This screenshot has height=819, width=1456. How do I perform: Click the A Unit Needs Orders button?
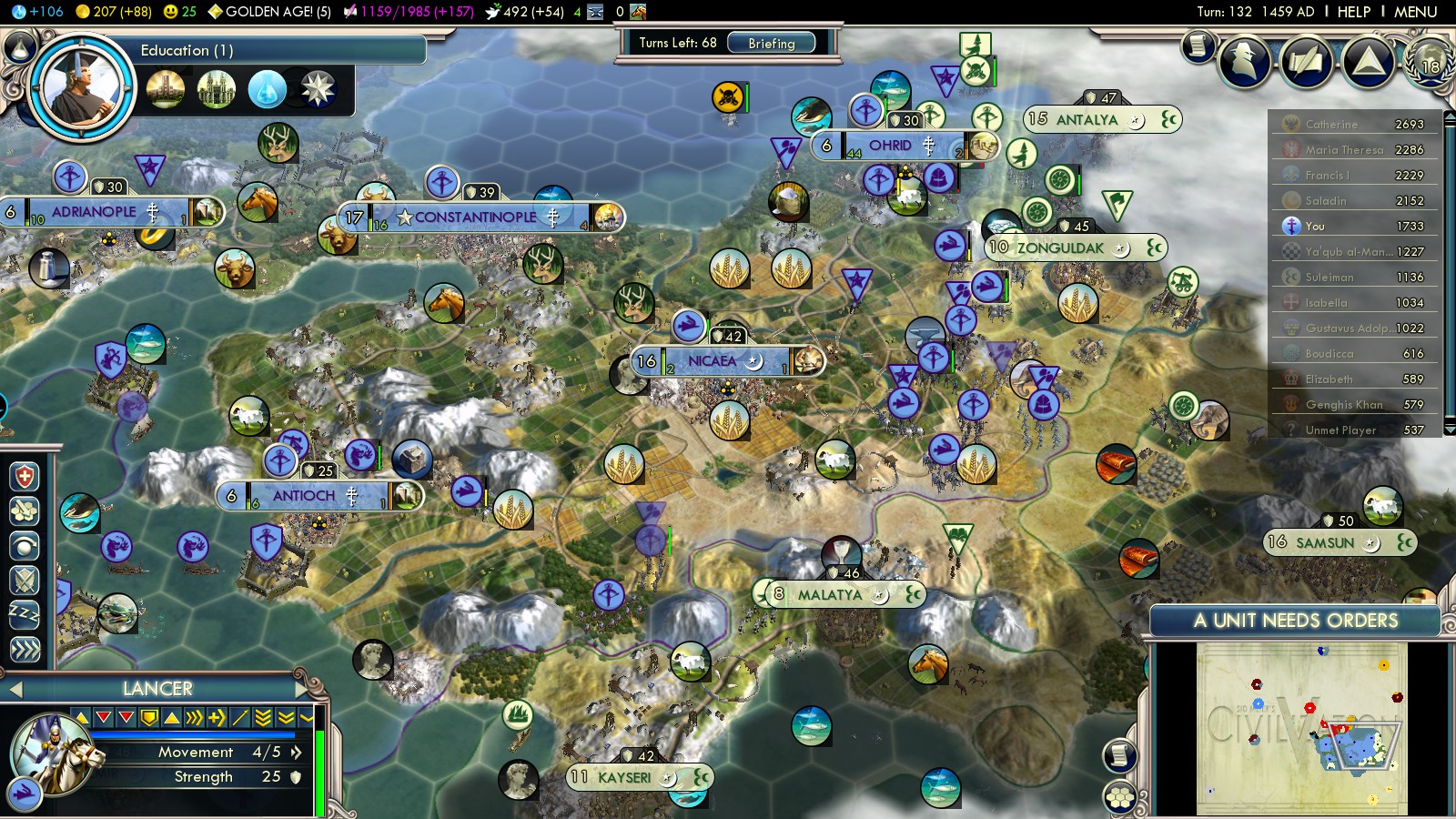pyautogui.click(x=1295, y=621)
